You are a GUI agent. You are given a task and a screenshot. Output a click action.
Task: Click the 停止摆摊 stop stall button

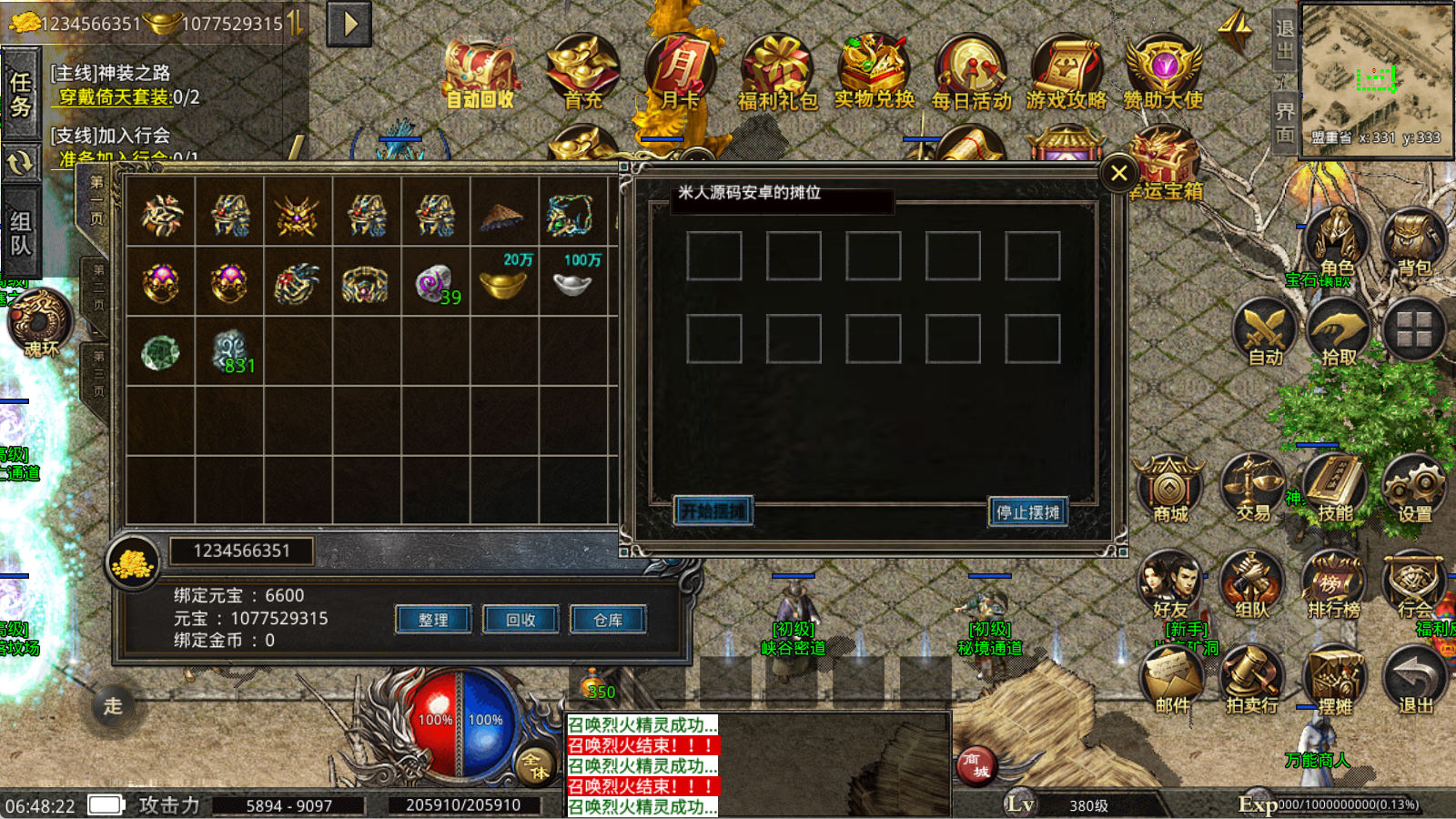(1027, 512)
